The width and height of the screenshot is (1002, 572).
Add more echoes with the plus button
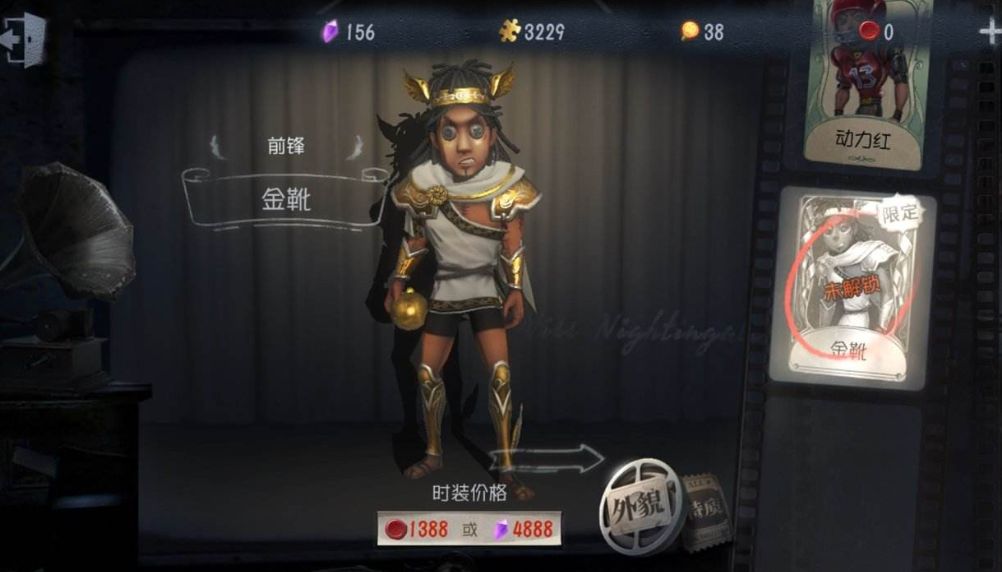[x=989, y=30]
